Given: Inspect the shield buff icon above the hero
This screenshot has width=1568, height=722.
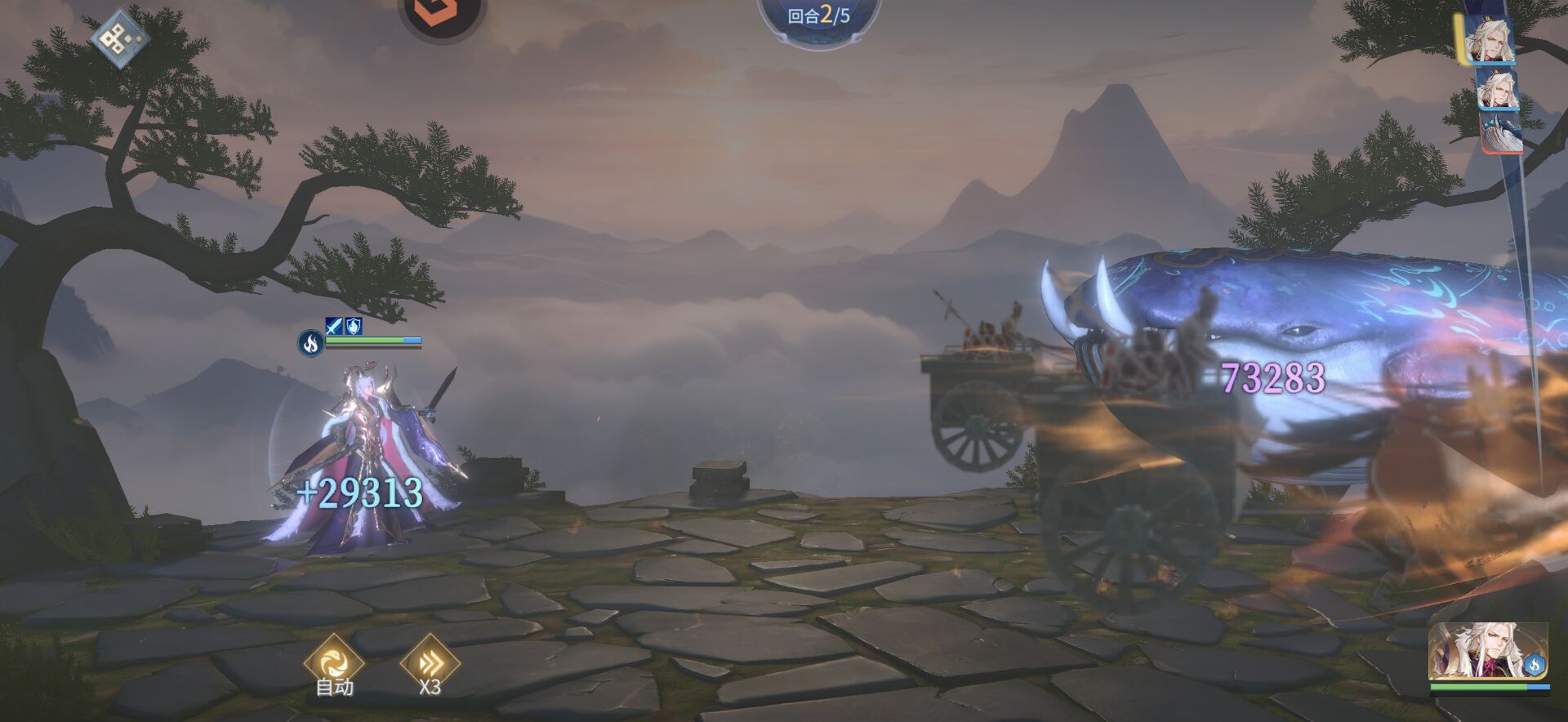Looking at the screenshot, I should [x=353, y=327].
